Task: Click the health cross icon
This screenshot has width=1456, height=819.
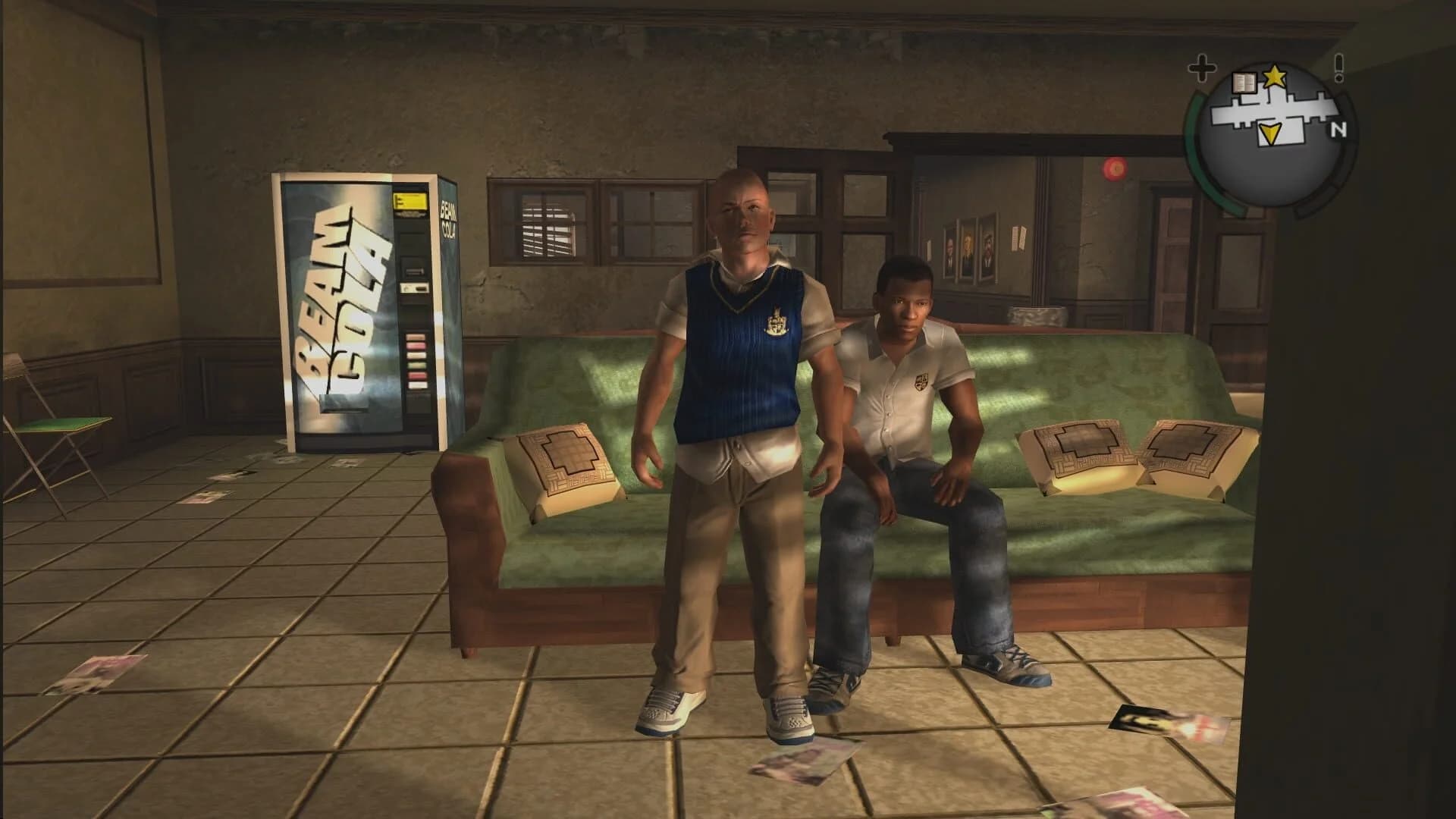Action: 1203,69
